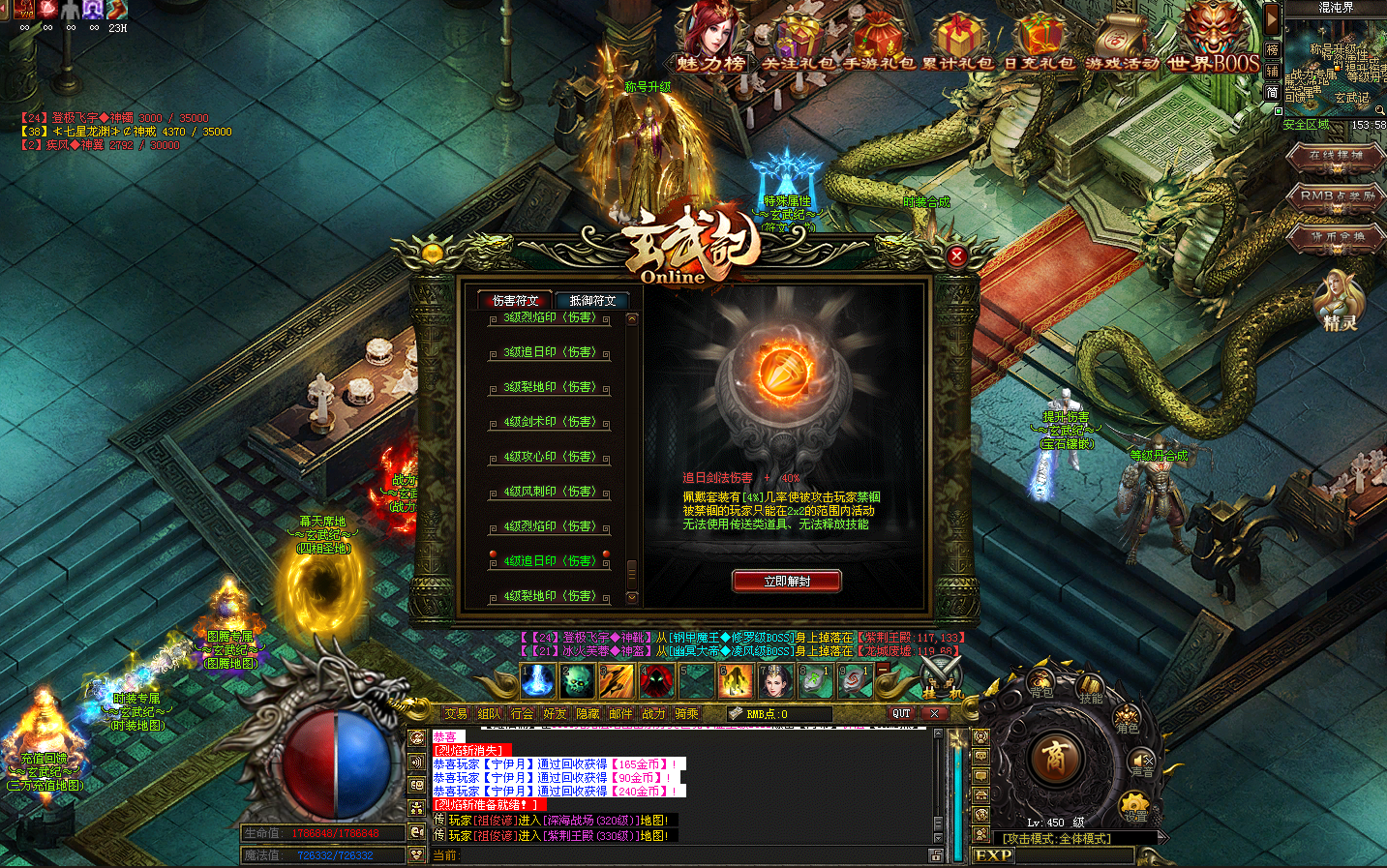Screen dimensions: 1387x868
Task: Open the 设置 settings gear
Action: click(x=1134, y=806)
